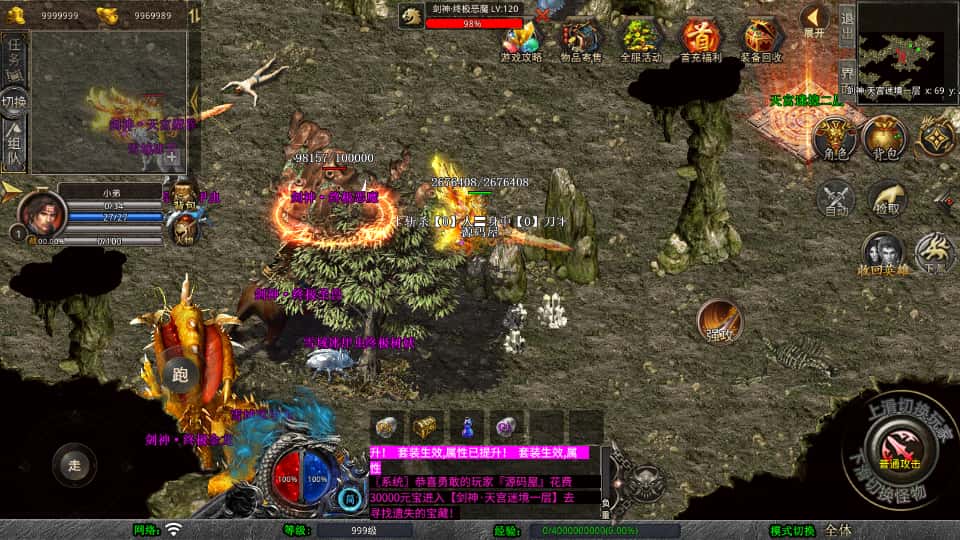Use the blue potion in the quick slot
This screenshot has height=540, width=960.
467,427
